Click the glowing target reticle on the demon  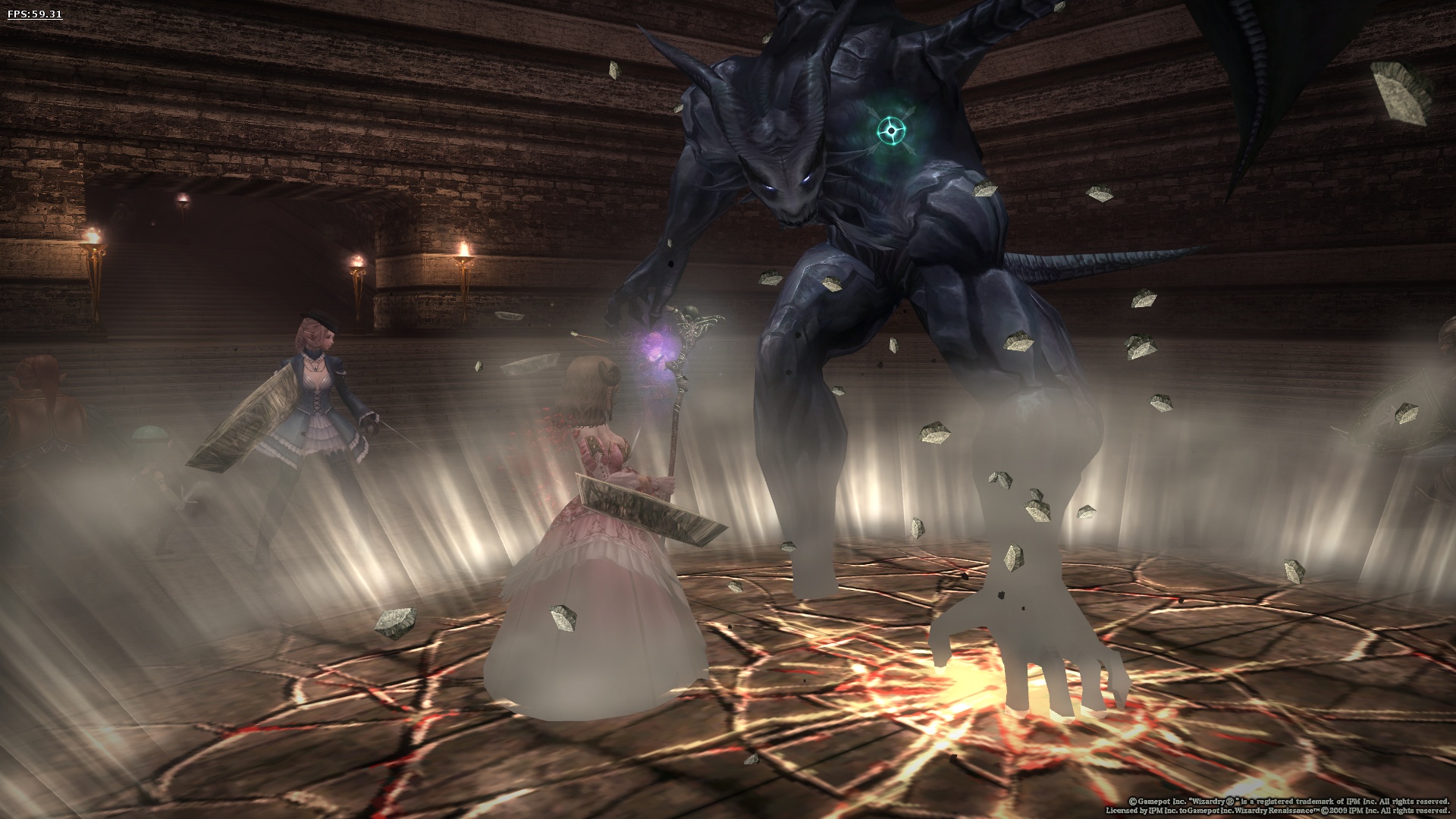click(890, 130)
